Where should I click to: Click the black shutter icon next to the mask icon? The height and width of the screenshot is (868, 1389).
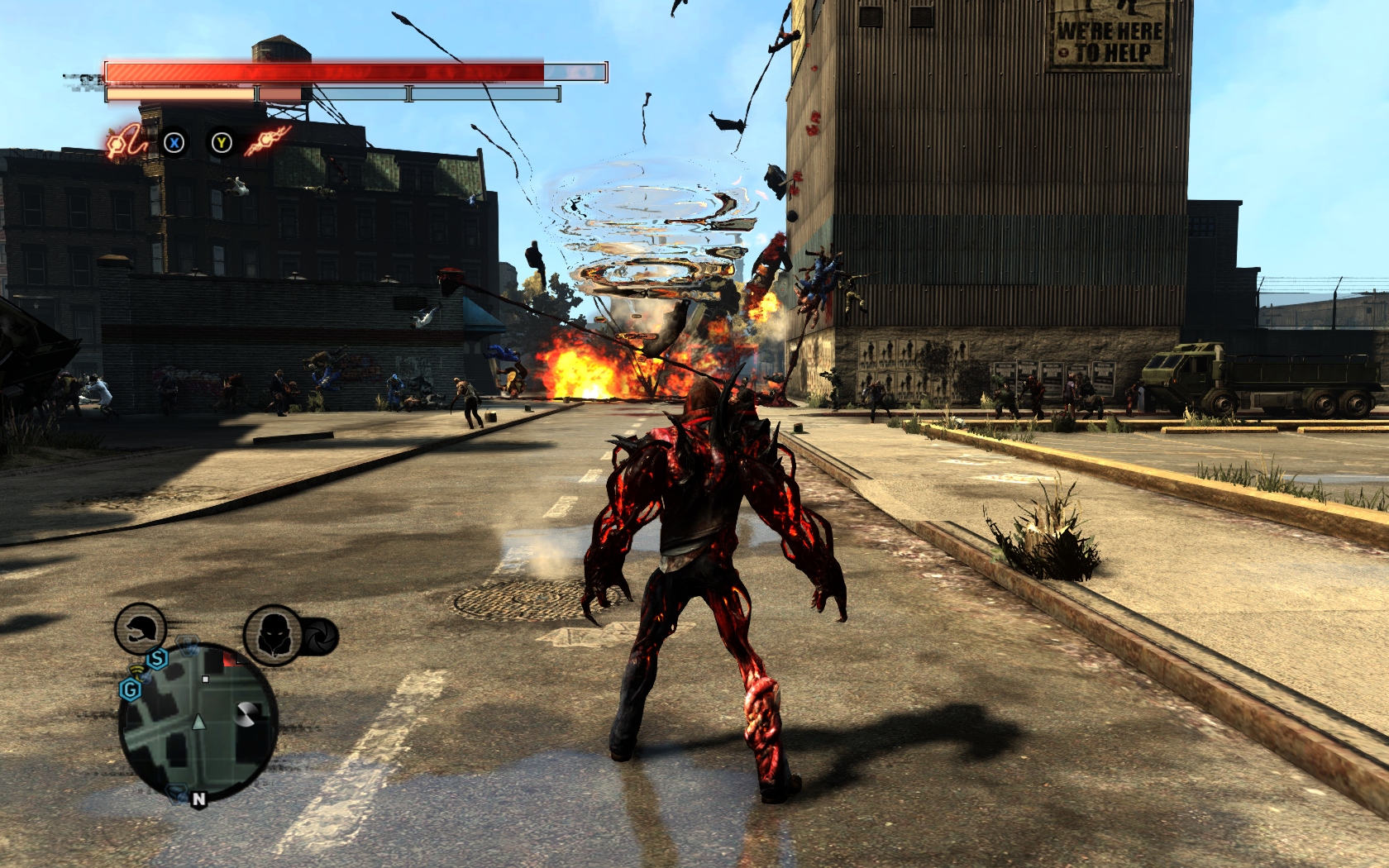click(x=322, y=637)
